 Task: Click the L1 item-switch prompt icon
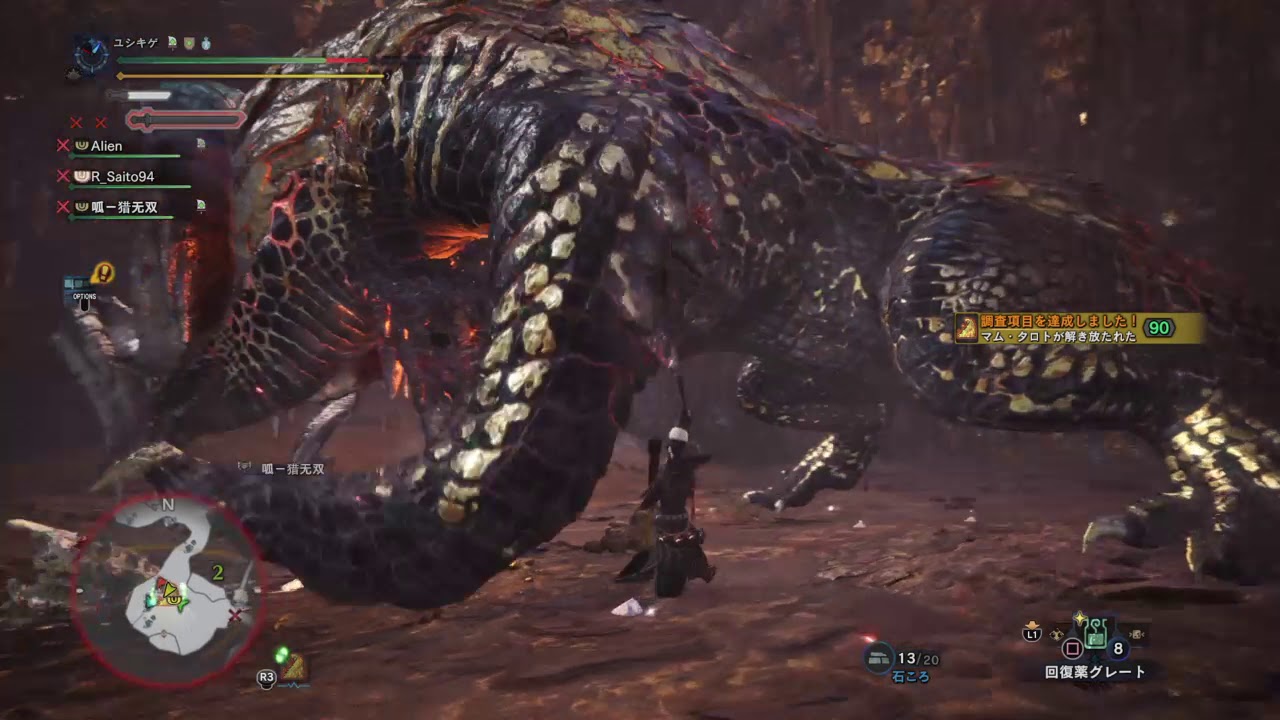pyautogui.click(x=1033, y=634)
